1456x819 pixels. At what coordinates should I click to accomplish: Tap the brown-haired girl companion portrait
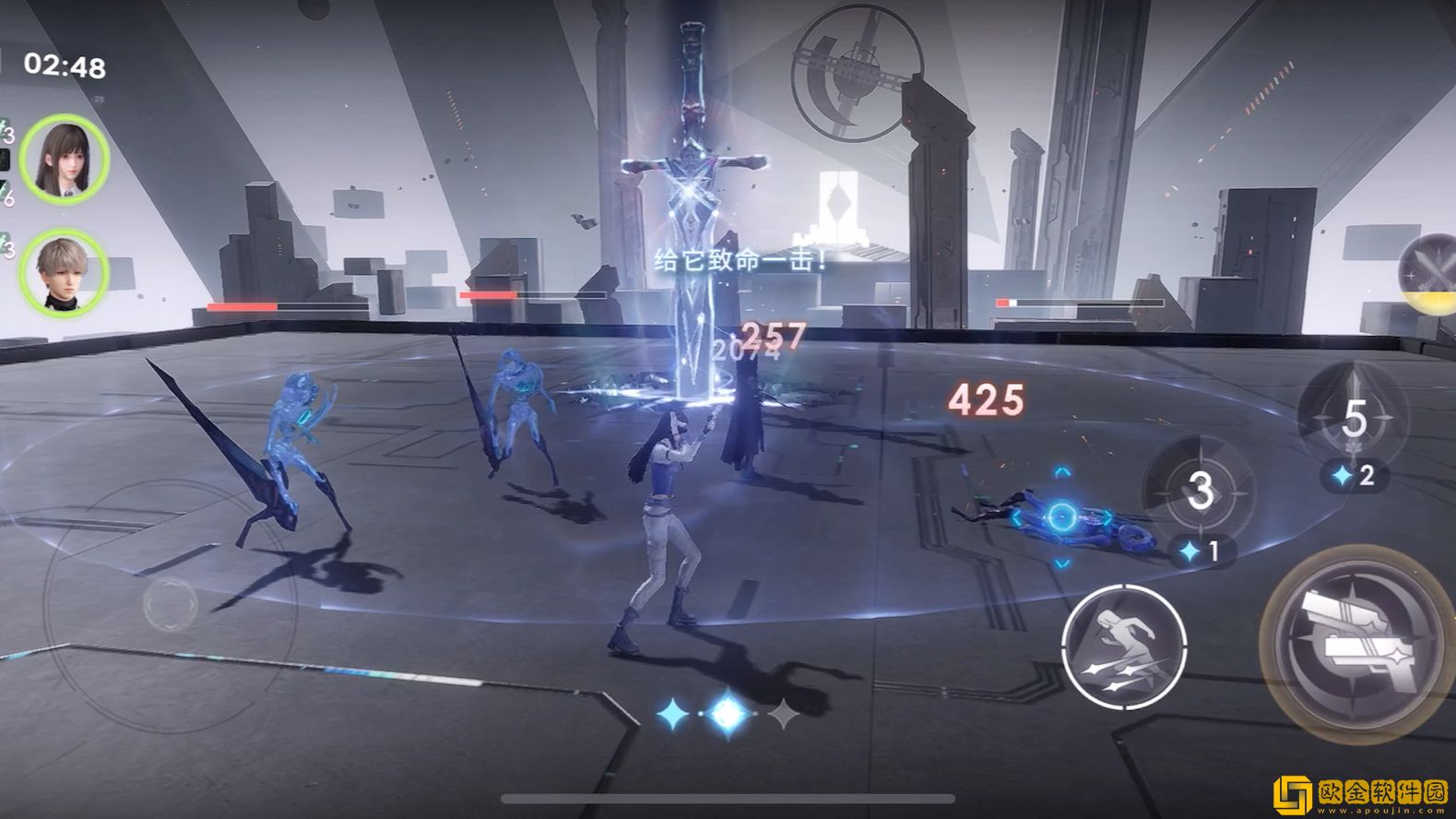click(x=65, y=159)
